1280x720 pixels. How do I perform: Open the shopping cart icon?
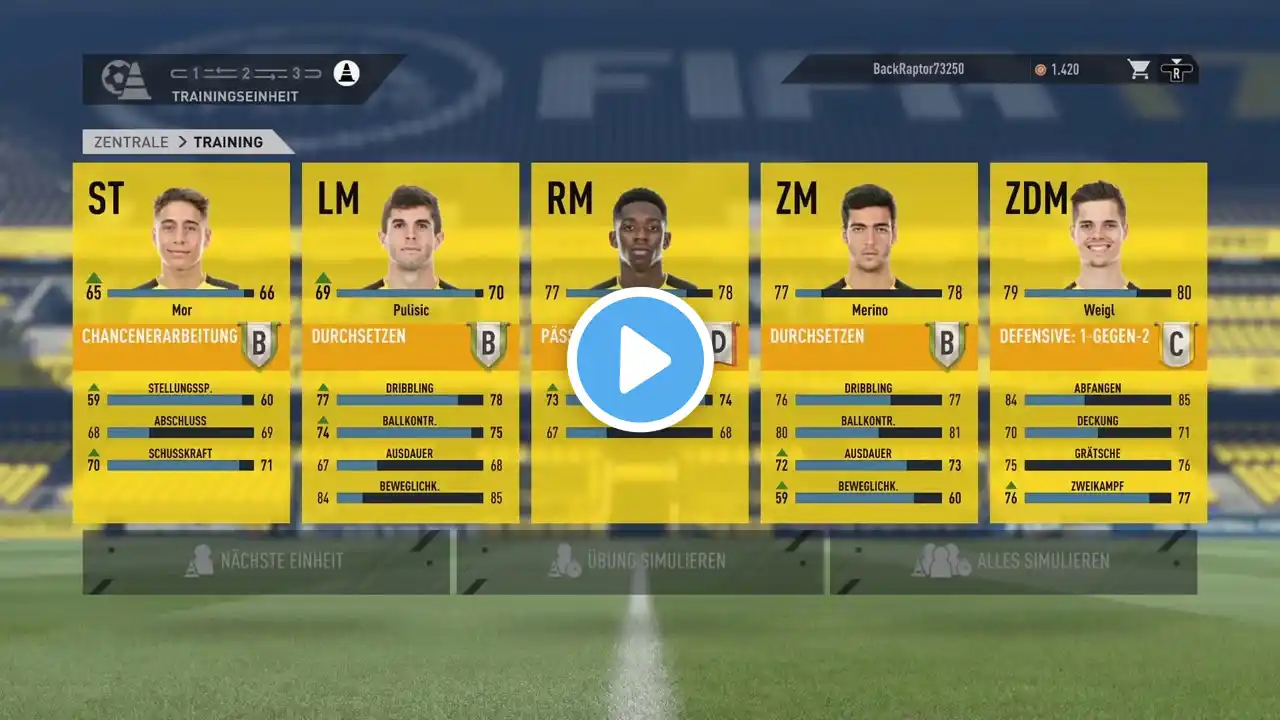point(1138,70)
